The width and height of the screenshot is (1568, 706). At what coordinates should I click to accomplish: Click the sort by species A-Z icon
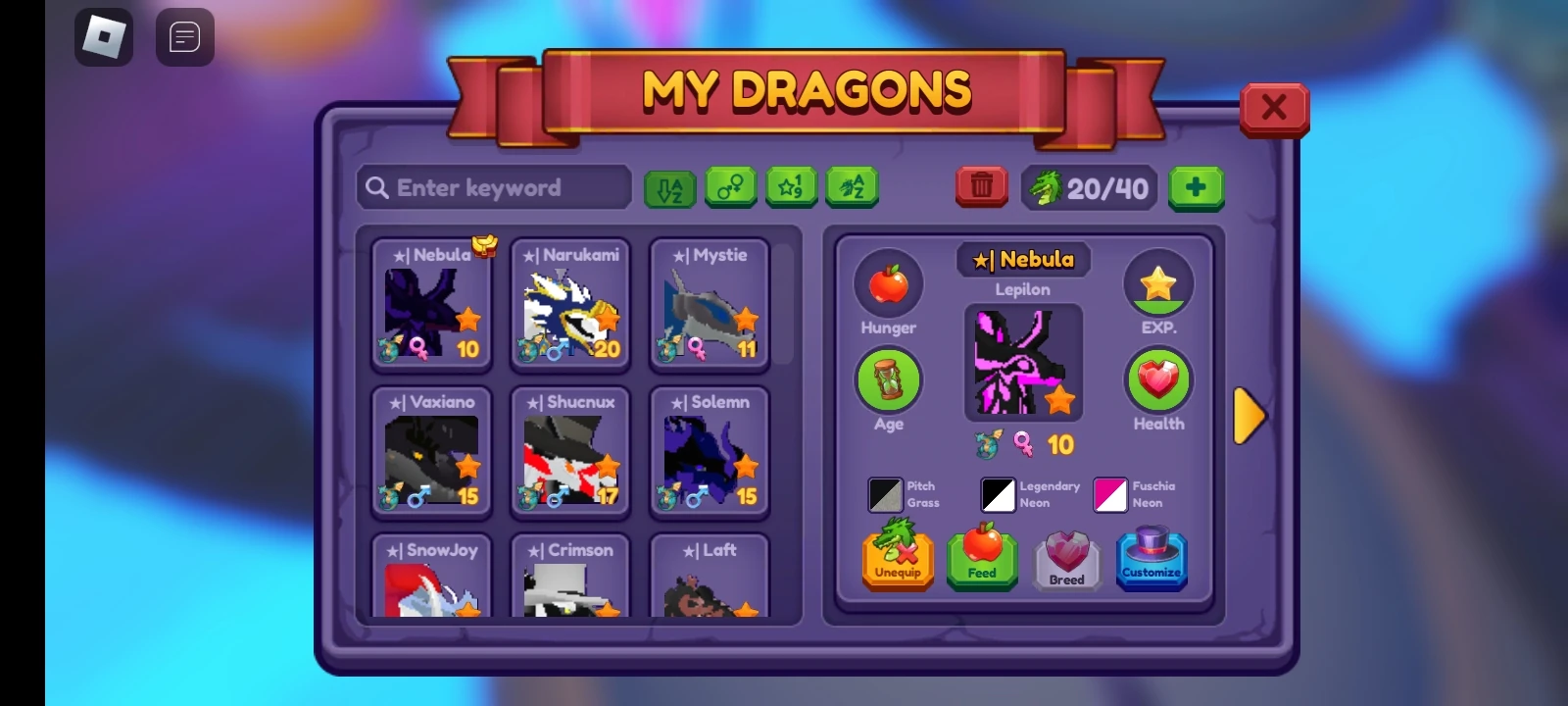(852, 187)
